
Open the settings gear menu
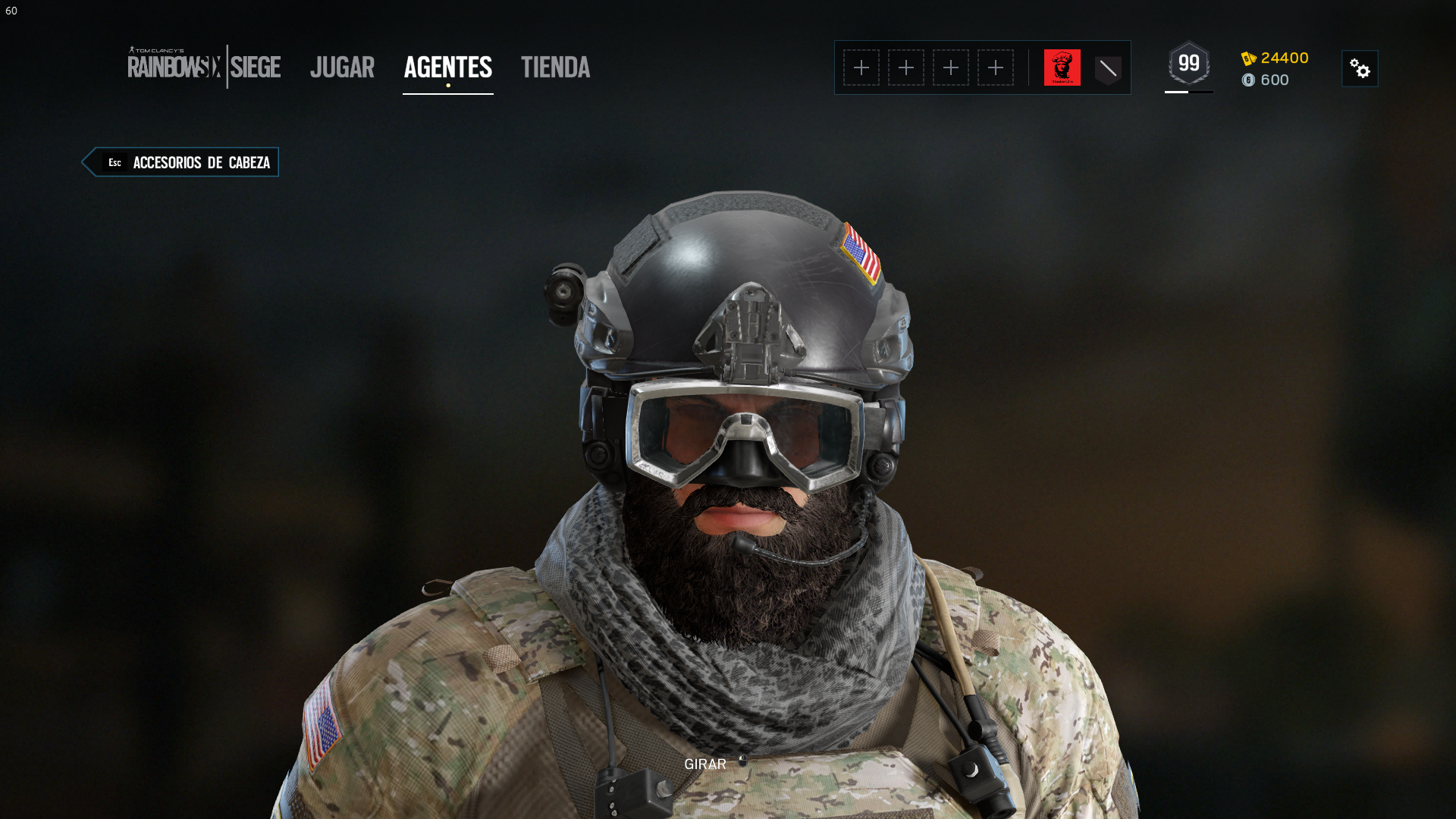point(1360,68)
